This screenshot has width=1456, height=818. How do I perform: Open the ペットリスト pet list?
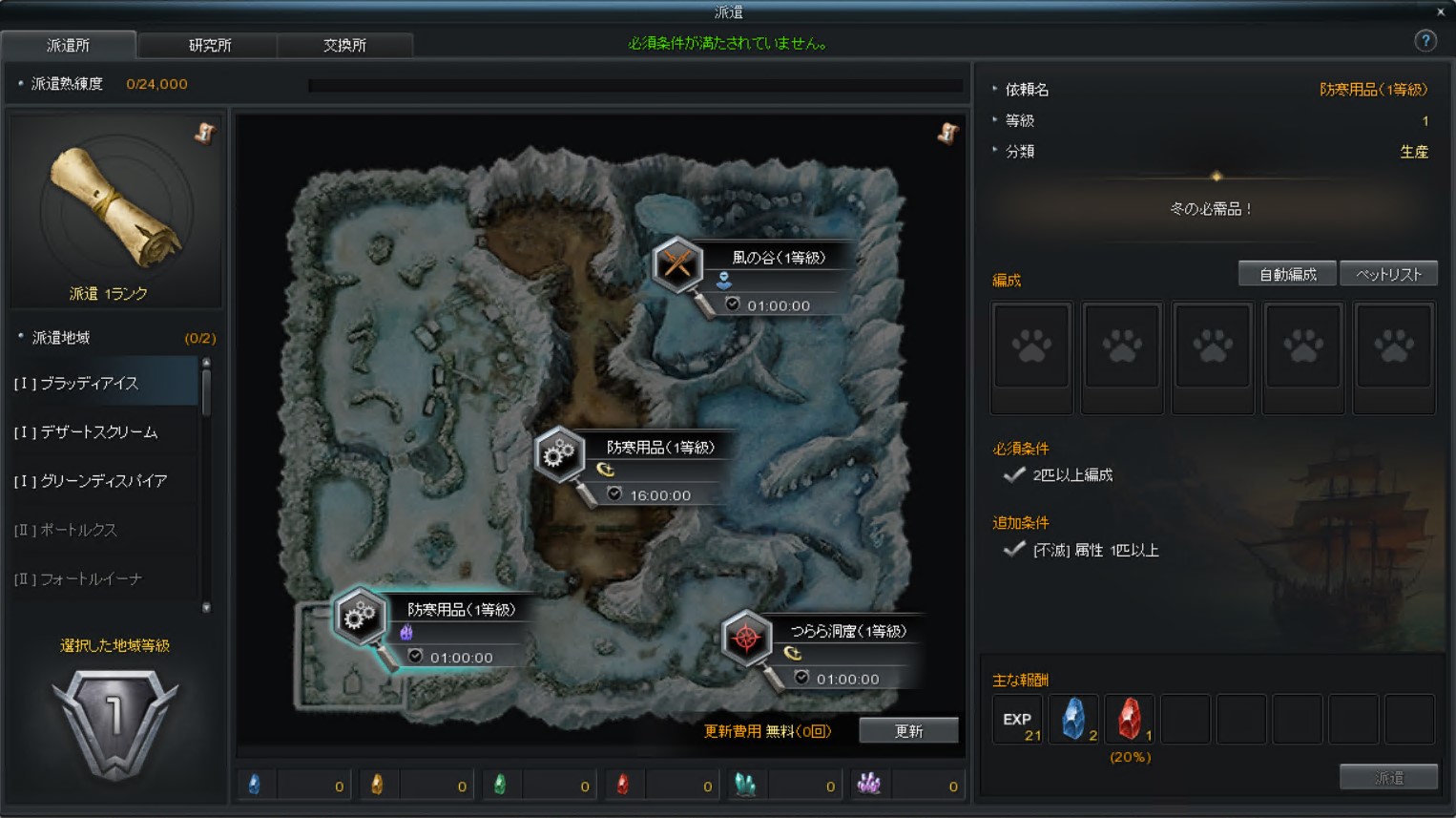tap(1388, 275)
